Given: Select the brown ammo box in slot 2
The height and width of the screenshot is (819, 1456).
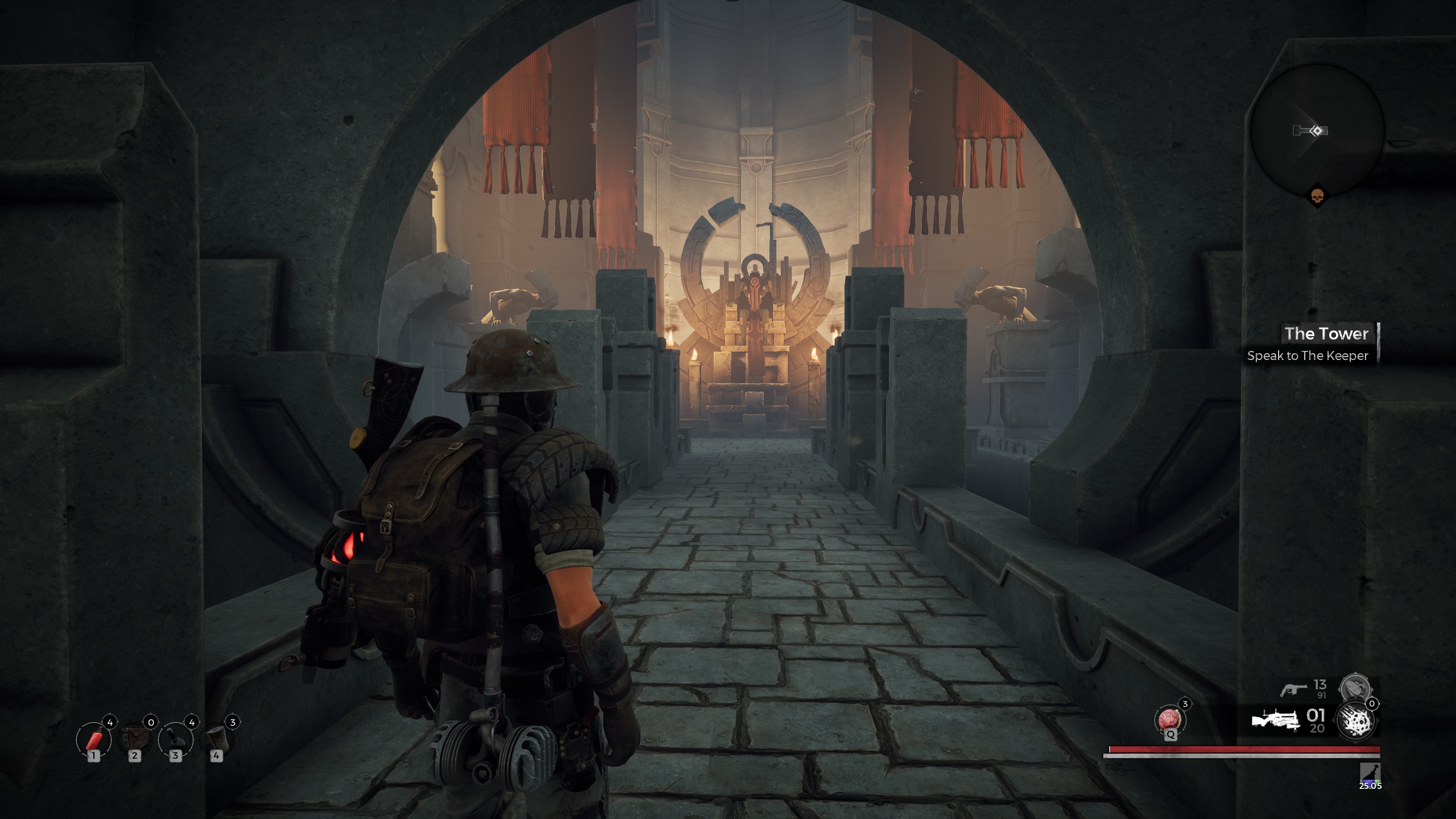Looking at the screenshot, I should click(x=135, y=739).
